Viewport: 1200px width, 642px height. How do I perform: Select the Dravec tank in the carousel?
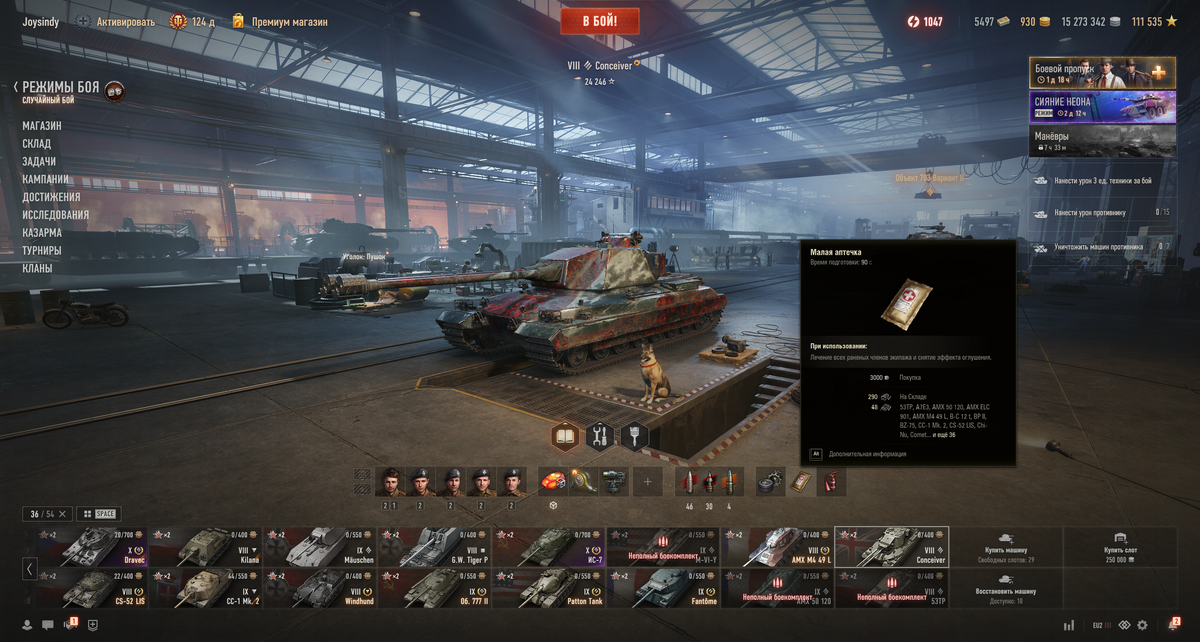coord(92,547)
